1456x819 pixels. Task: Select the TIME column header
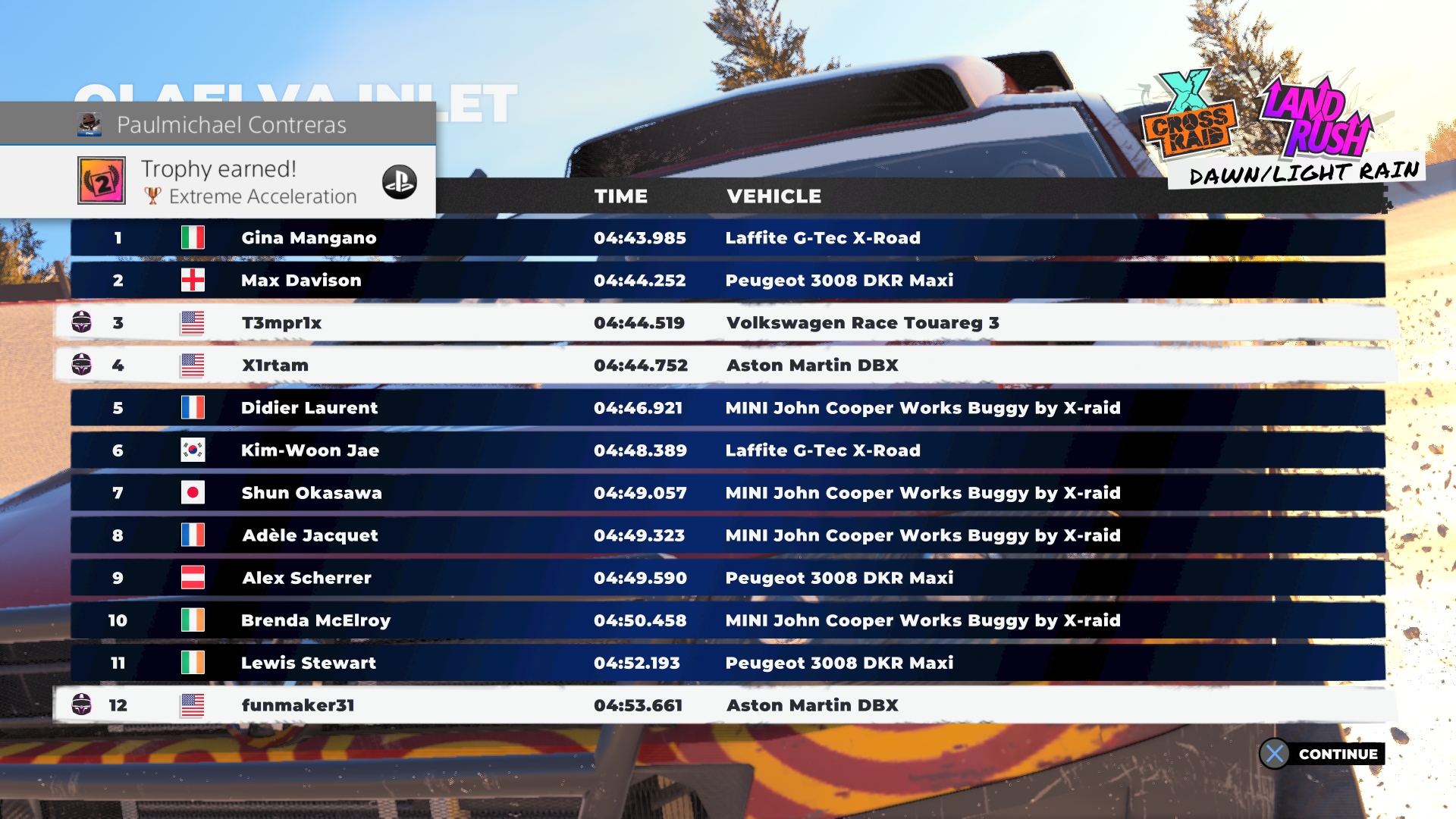pyautogui.click(x=621, y=196)
